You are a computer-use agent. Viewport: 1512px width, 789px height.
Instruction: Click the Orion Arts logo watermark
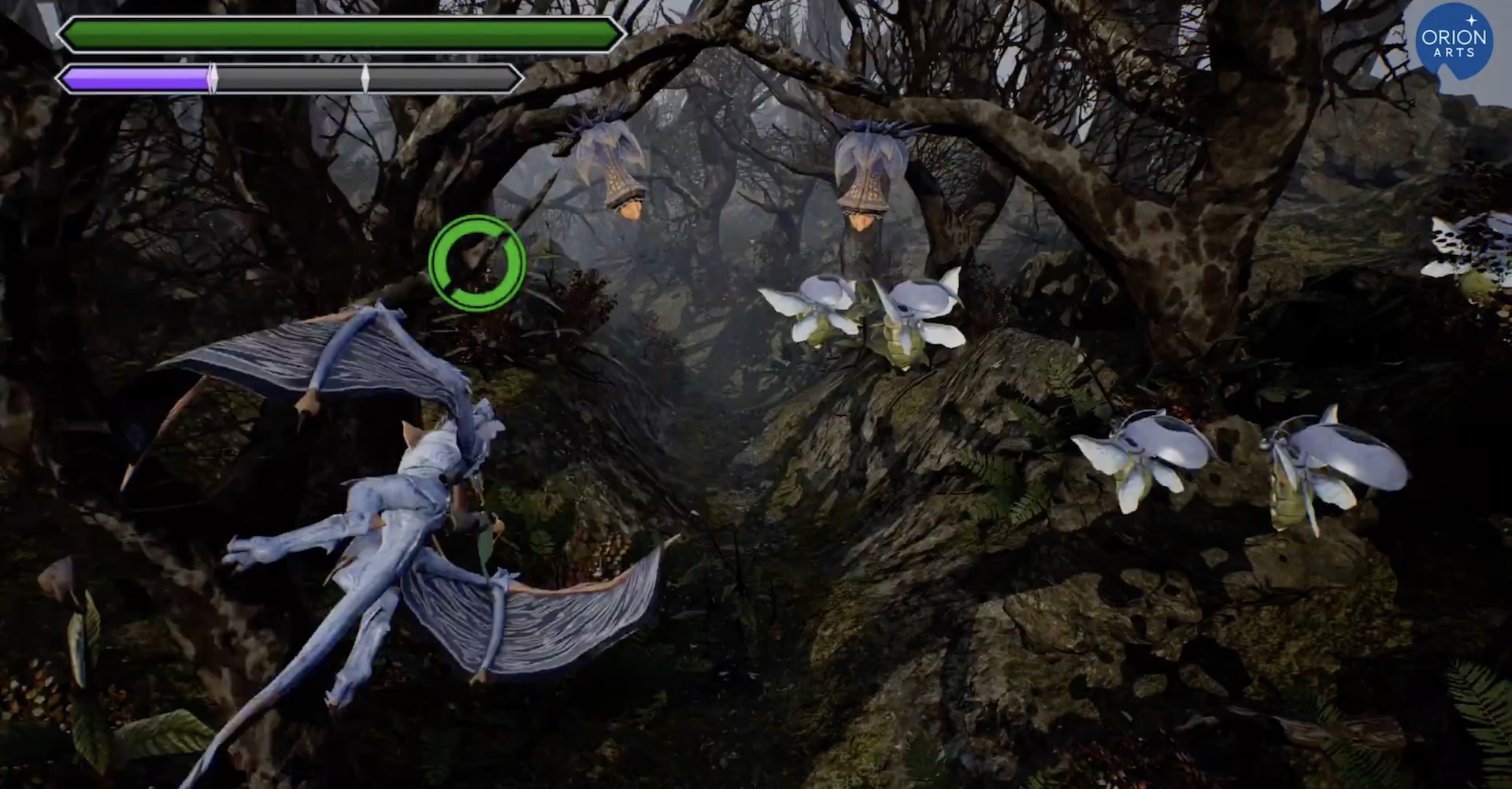tap(1454, 41)
